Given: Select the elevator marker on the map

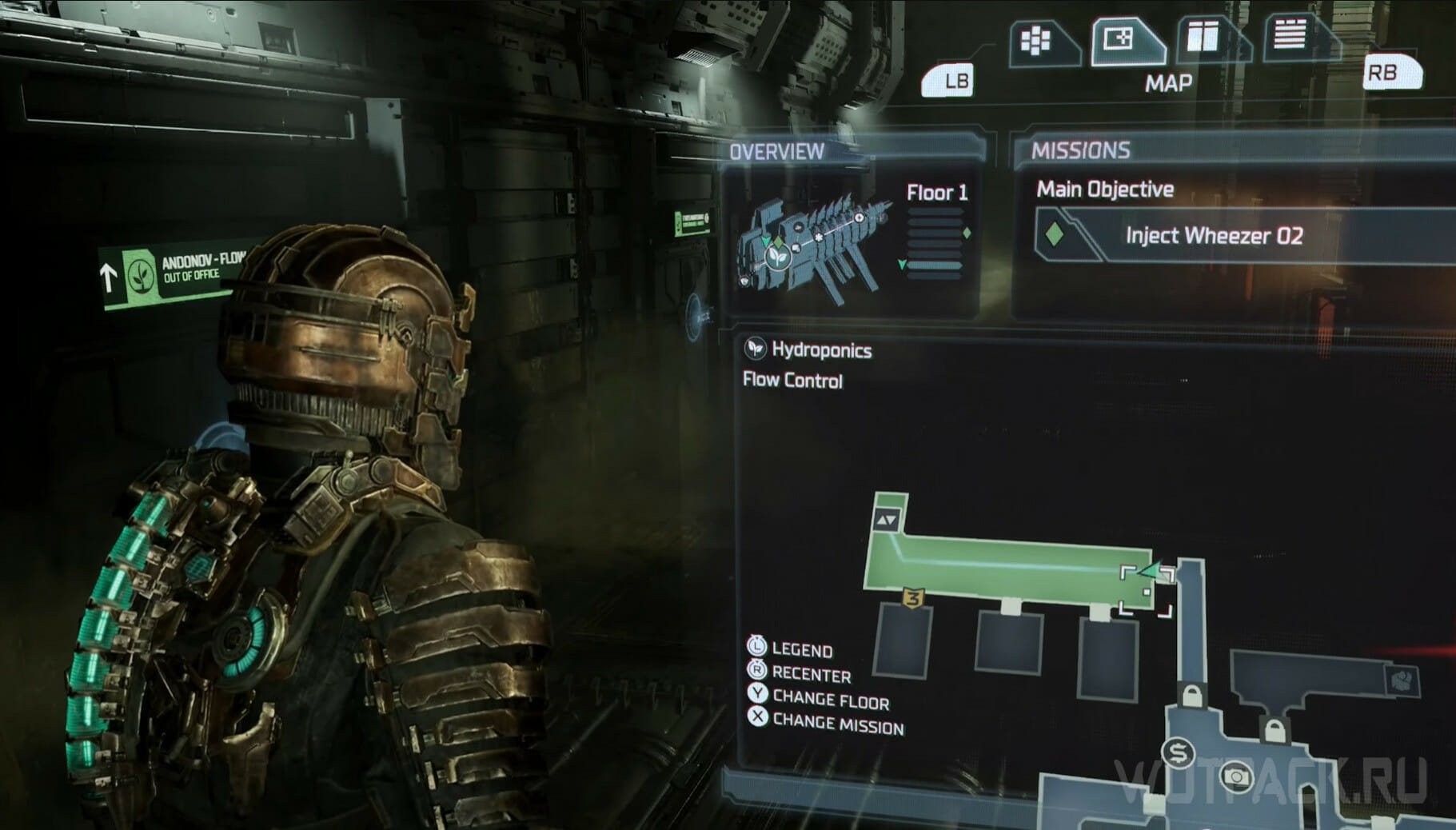Looking at the screenshot, I should (x=887, y=520).
